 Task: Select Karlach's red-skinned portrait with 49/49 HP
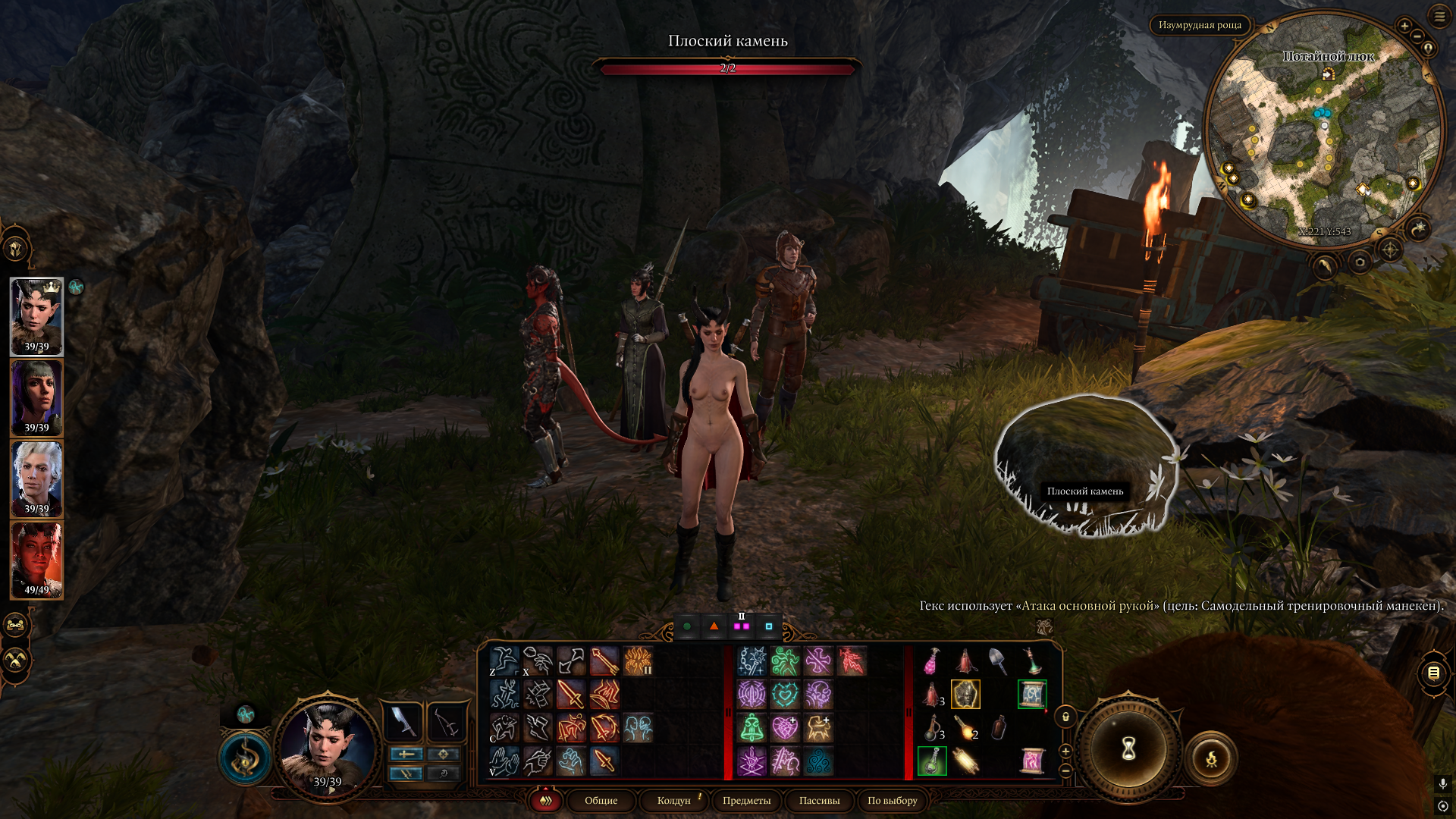(36, 560)
